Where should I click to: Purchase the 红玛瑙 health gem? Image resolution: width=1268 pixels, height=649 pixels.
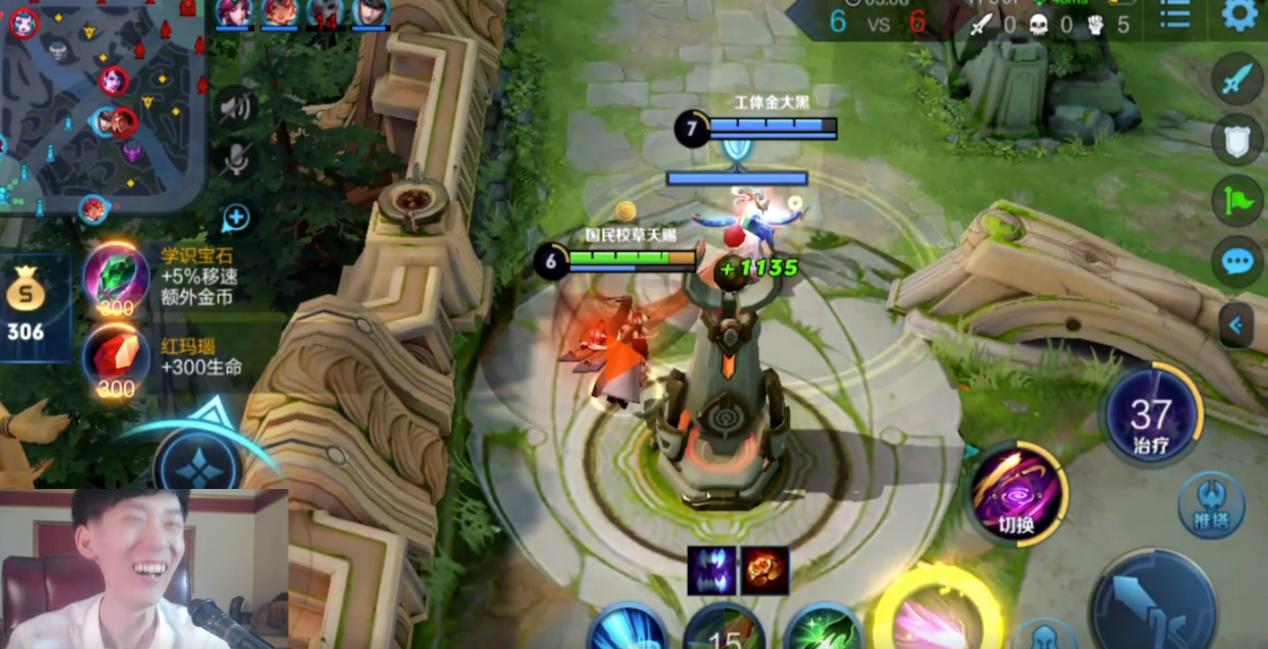pos(116,358)
